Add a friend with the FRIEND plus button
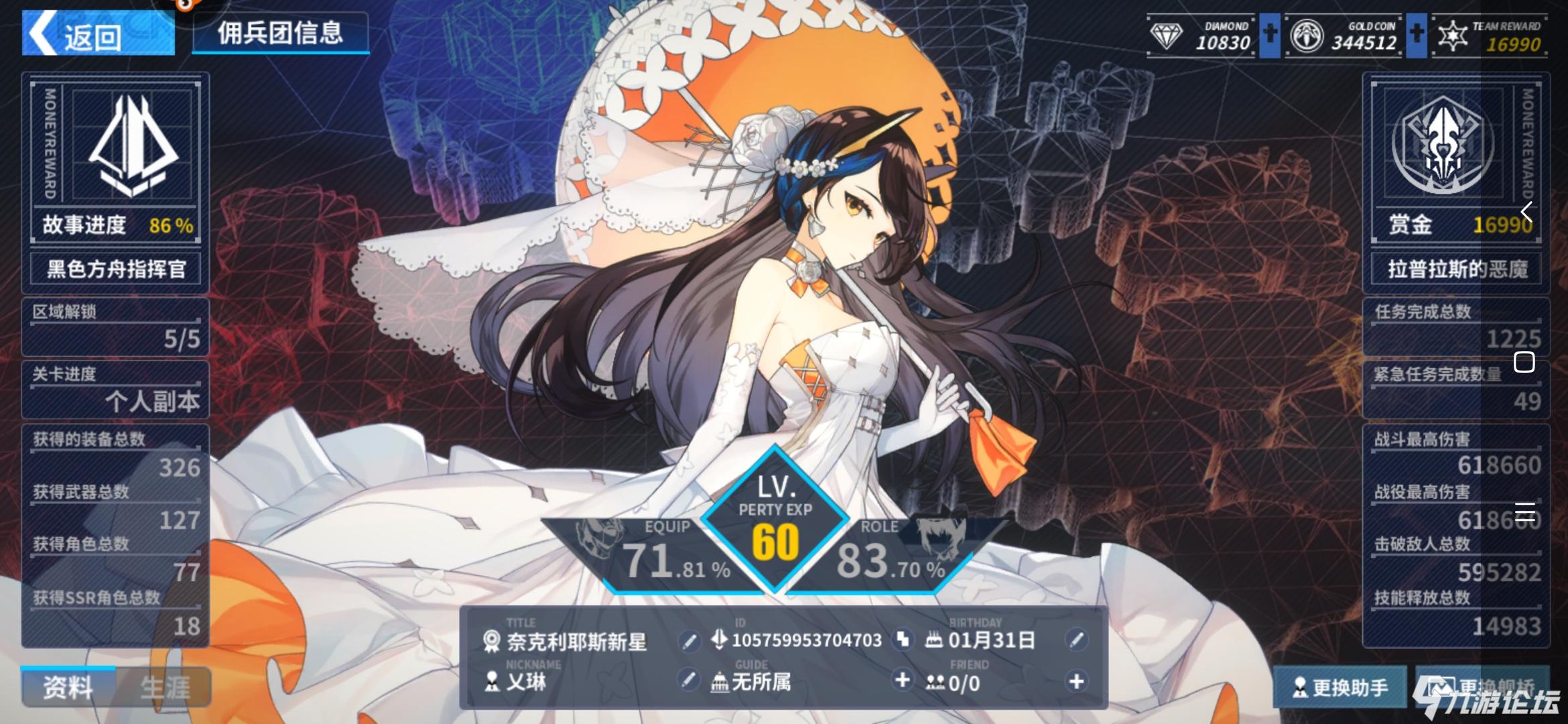Image resolution: width=1568 pixels, height=724 pixels. [x=1076, y=681]
